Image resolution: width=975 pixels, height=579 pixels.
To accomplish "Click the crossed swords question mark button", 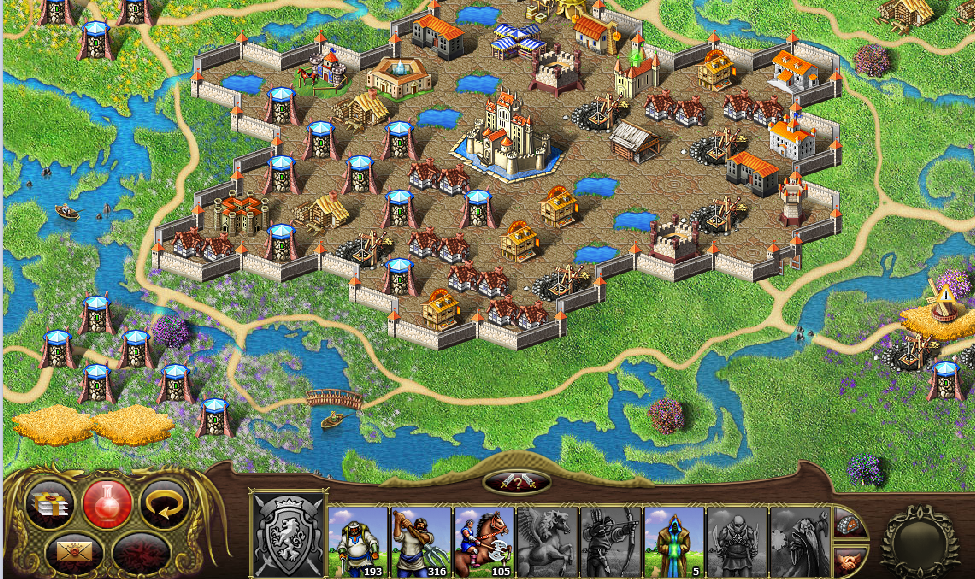I will tap(517, 482).
